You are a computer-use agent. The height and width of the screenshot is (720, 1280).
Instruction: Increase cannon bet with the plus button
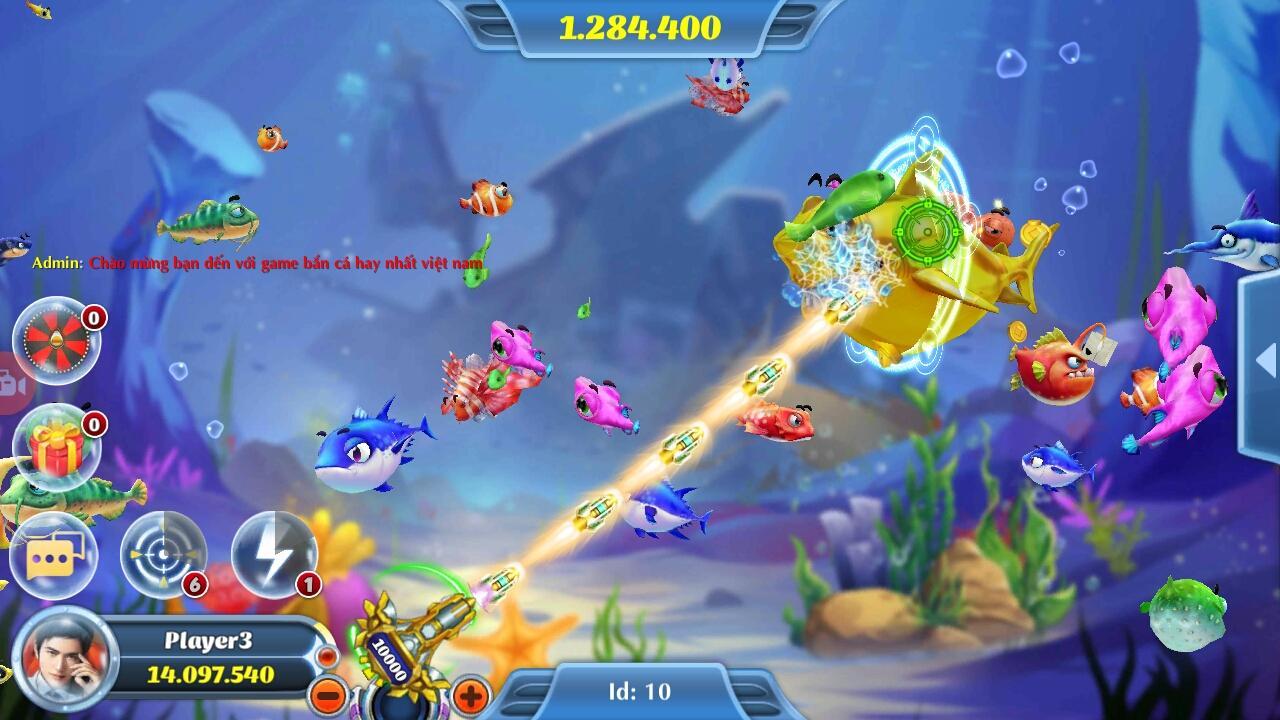coord(471,693)
